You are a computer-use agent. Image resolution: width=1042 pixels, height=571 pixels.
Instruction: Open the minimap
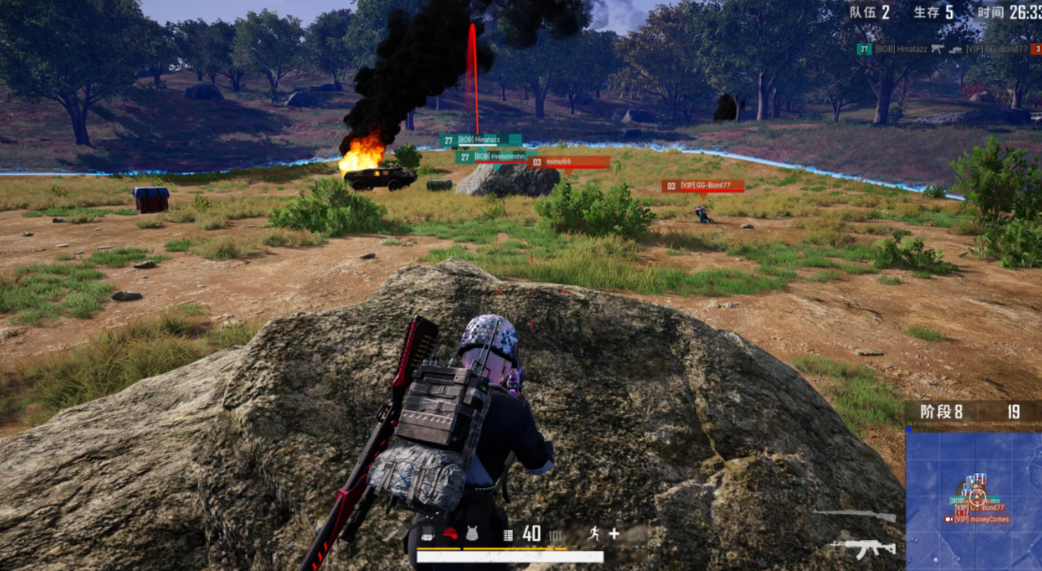(x=973, y=497)
